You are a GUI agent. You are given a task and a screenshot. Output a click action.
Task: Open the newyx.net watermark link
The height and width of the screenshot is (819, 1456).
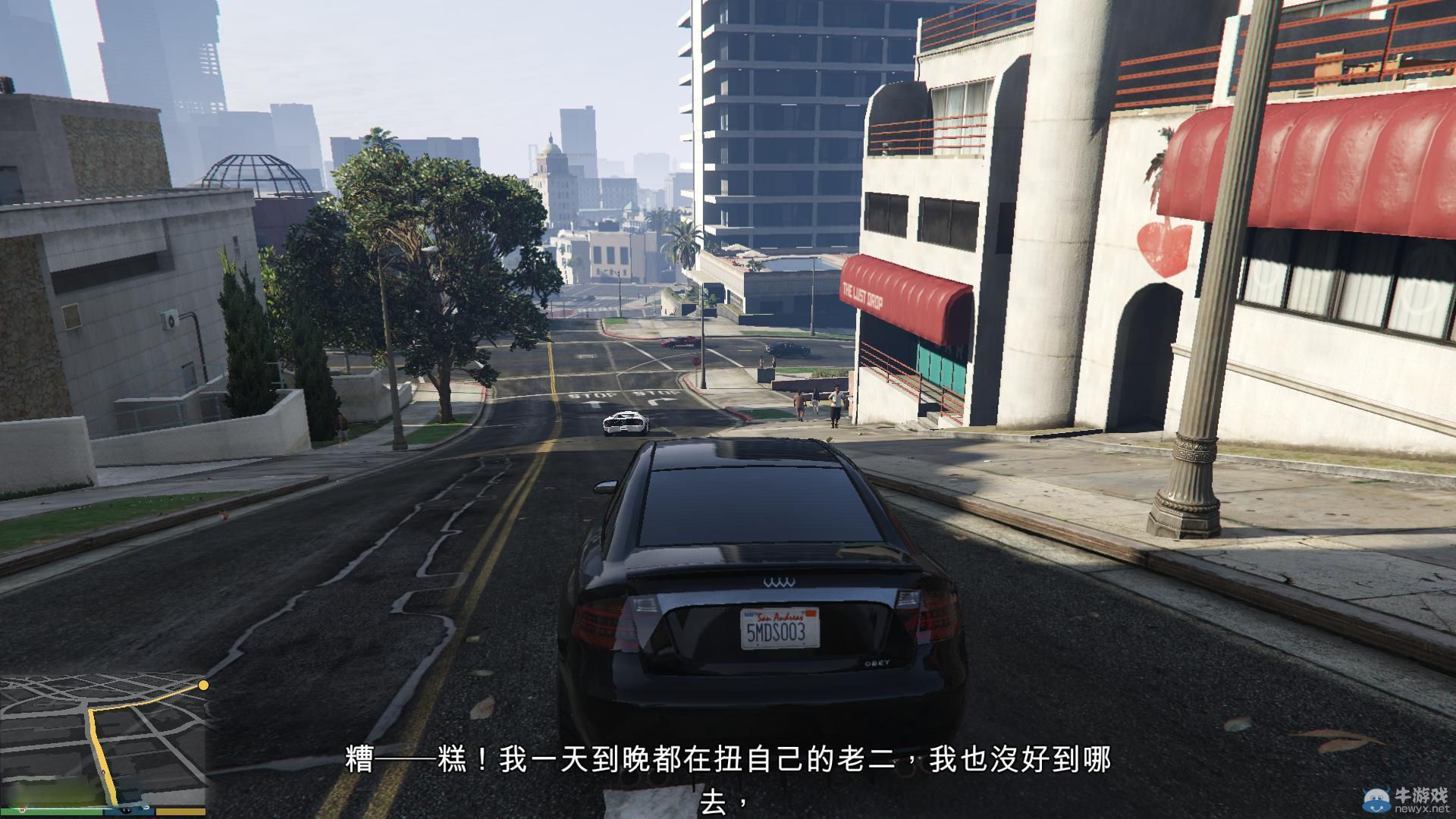click(x=1423, y=808)
